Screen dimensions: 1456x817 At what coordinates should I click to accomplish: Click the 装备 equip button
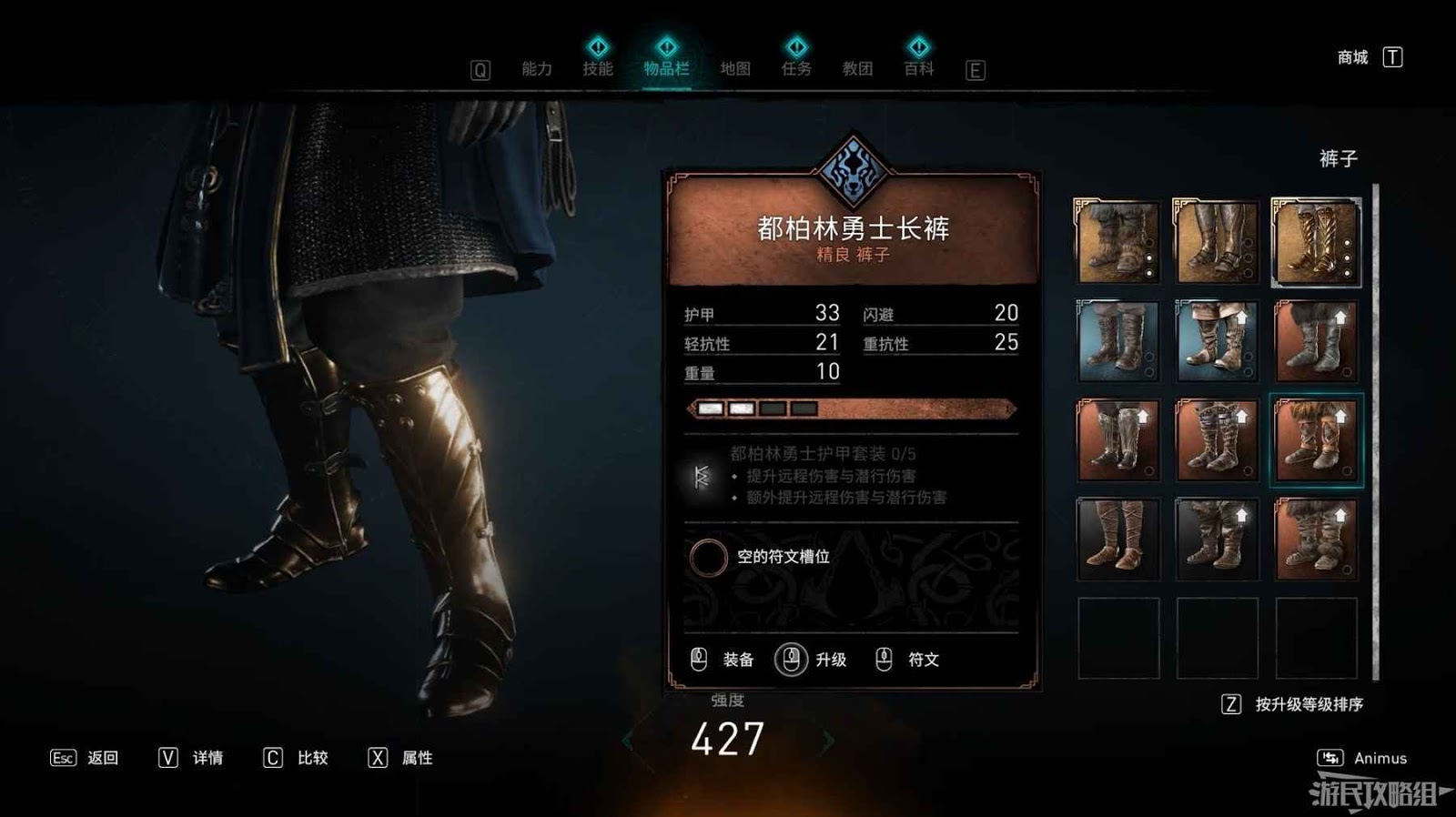(737, 660)
